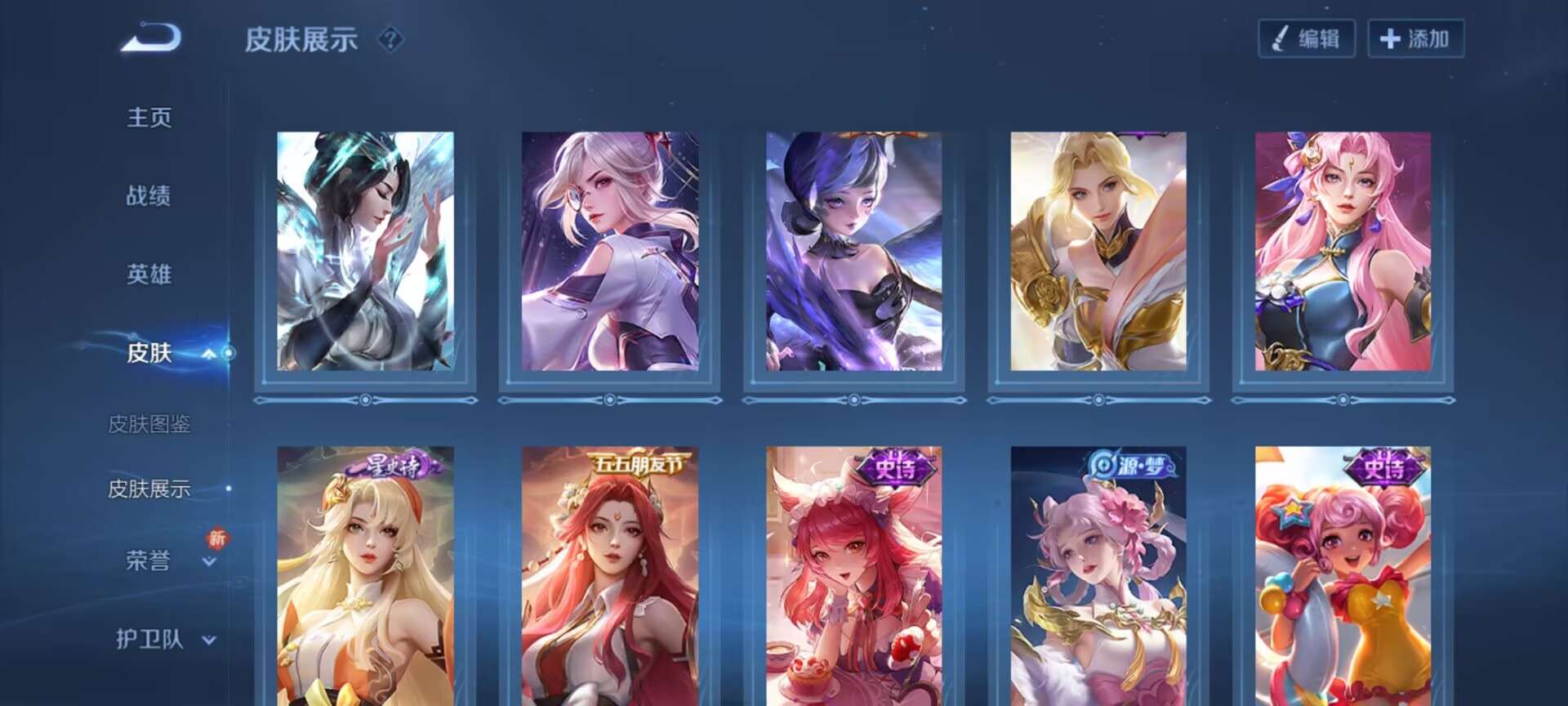Choose the silver-haired monocle skin card
This screenshot has height=706, width=1568.
pyautogui.click(x=610, y=251)
